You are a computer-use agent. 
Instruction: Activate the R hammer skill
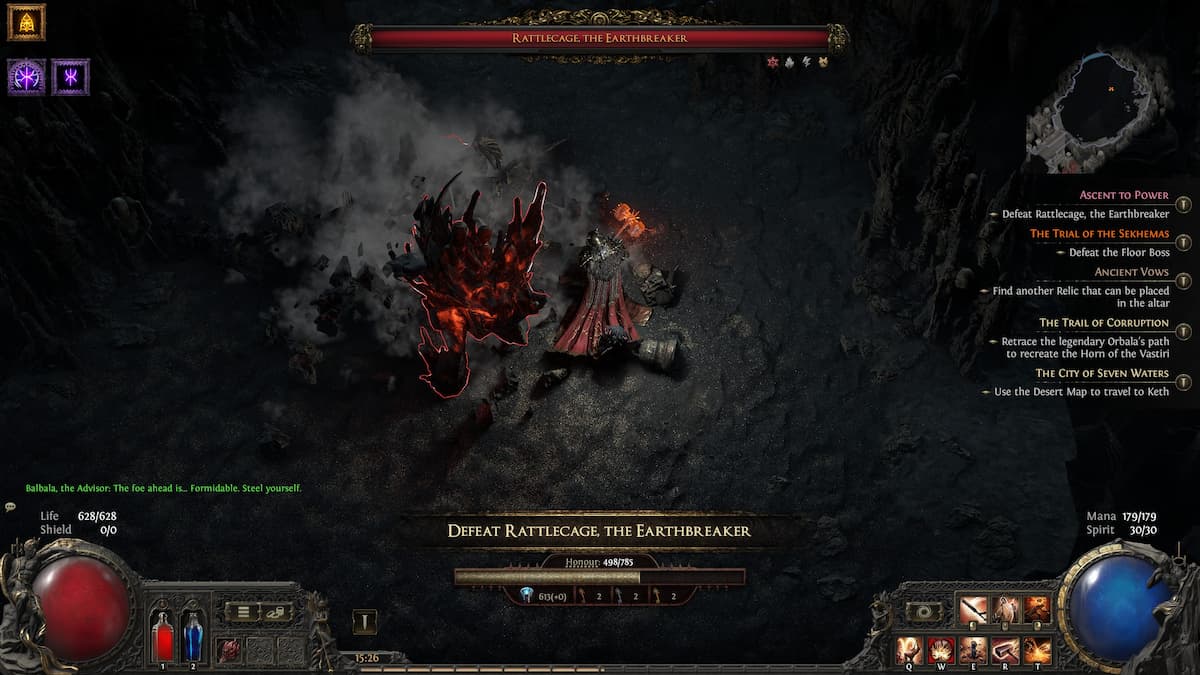pos(1006,649)
